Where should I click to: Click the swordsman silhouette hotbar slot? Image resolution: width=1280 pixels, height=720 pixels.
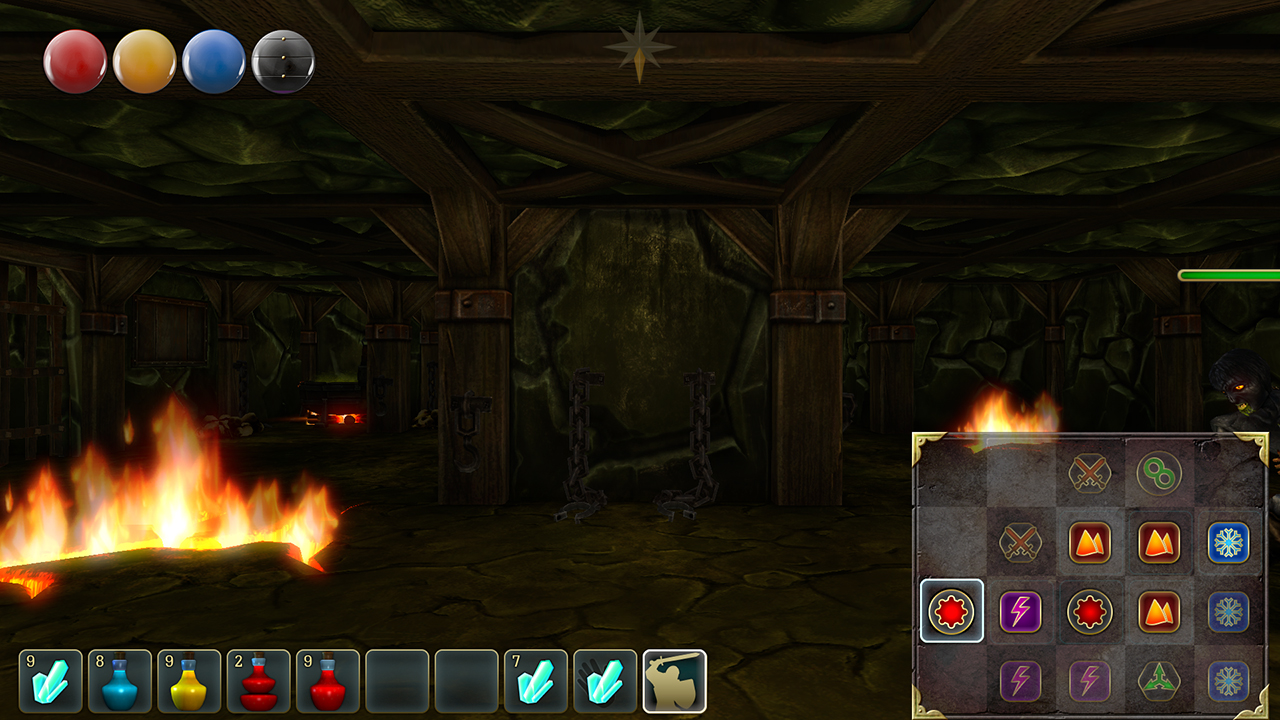point(674,681)
